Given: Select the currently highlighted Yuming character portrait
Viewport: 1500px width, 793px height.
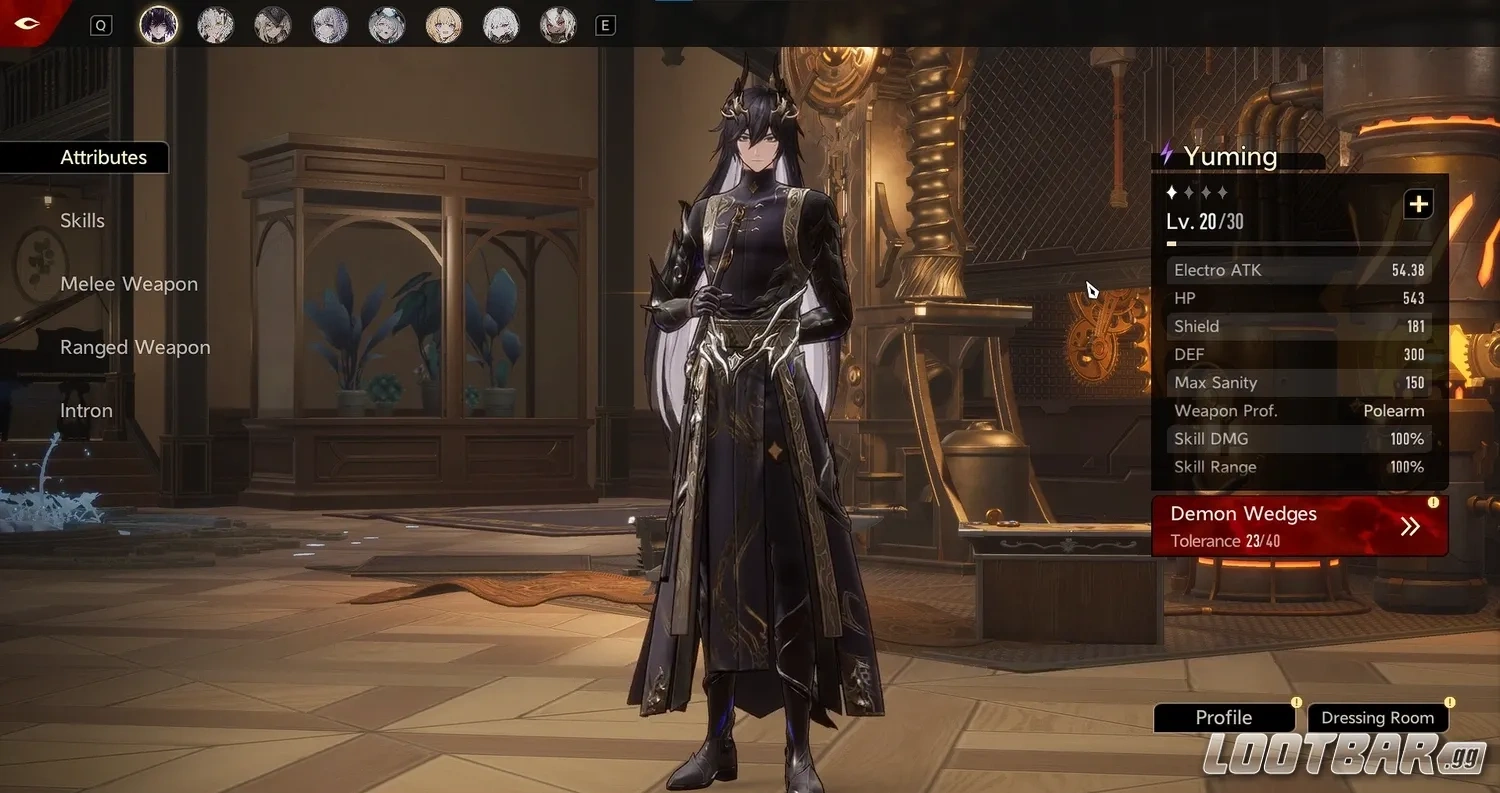Looking at the screenshot, I should coord(159,25).
